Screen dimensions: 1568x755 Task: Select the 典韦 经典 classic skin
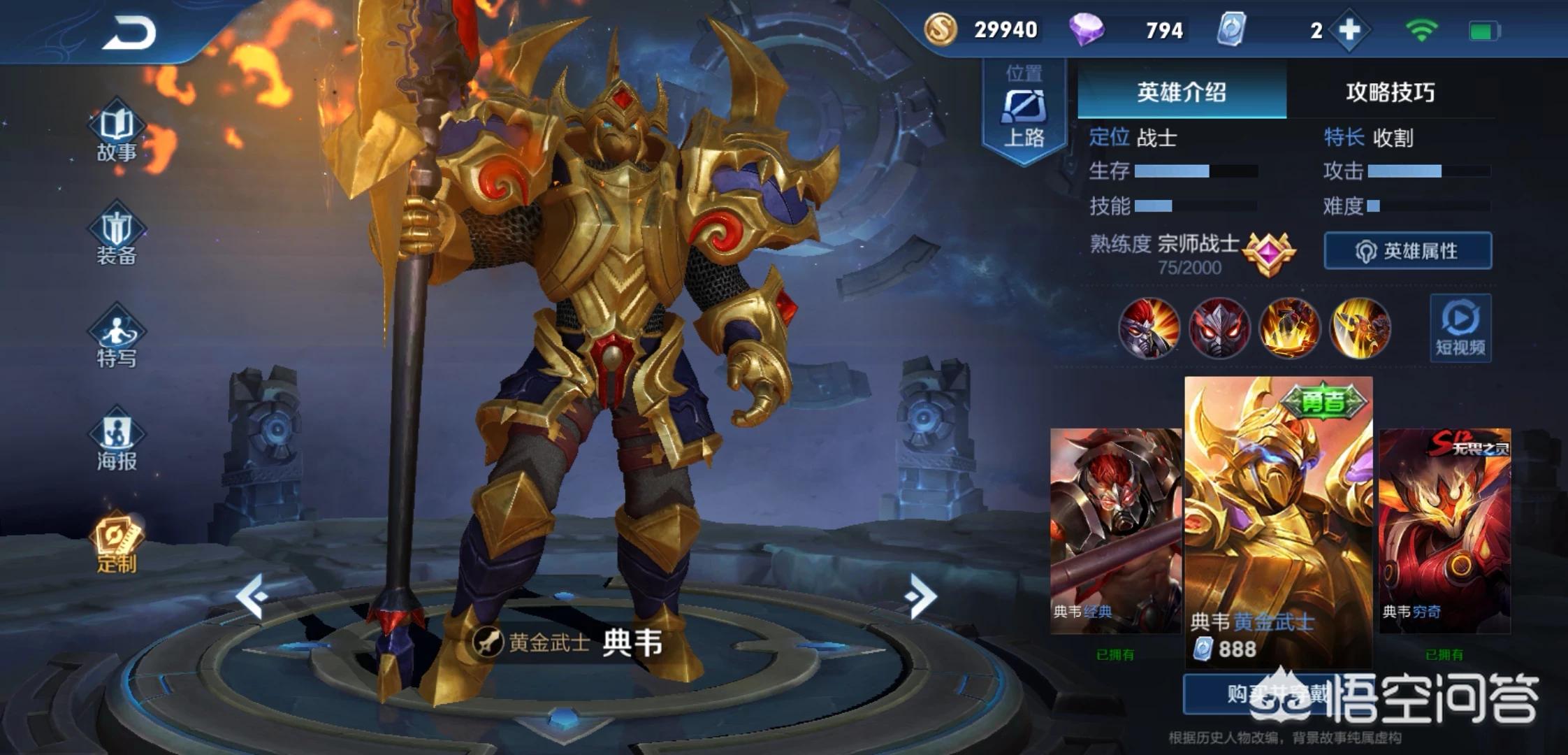click(1115, 530)
